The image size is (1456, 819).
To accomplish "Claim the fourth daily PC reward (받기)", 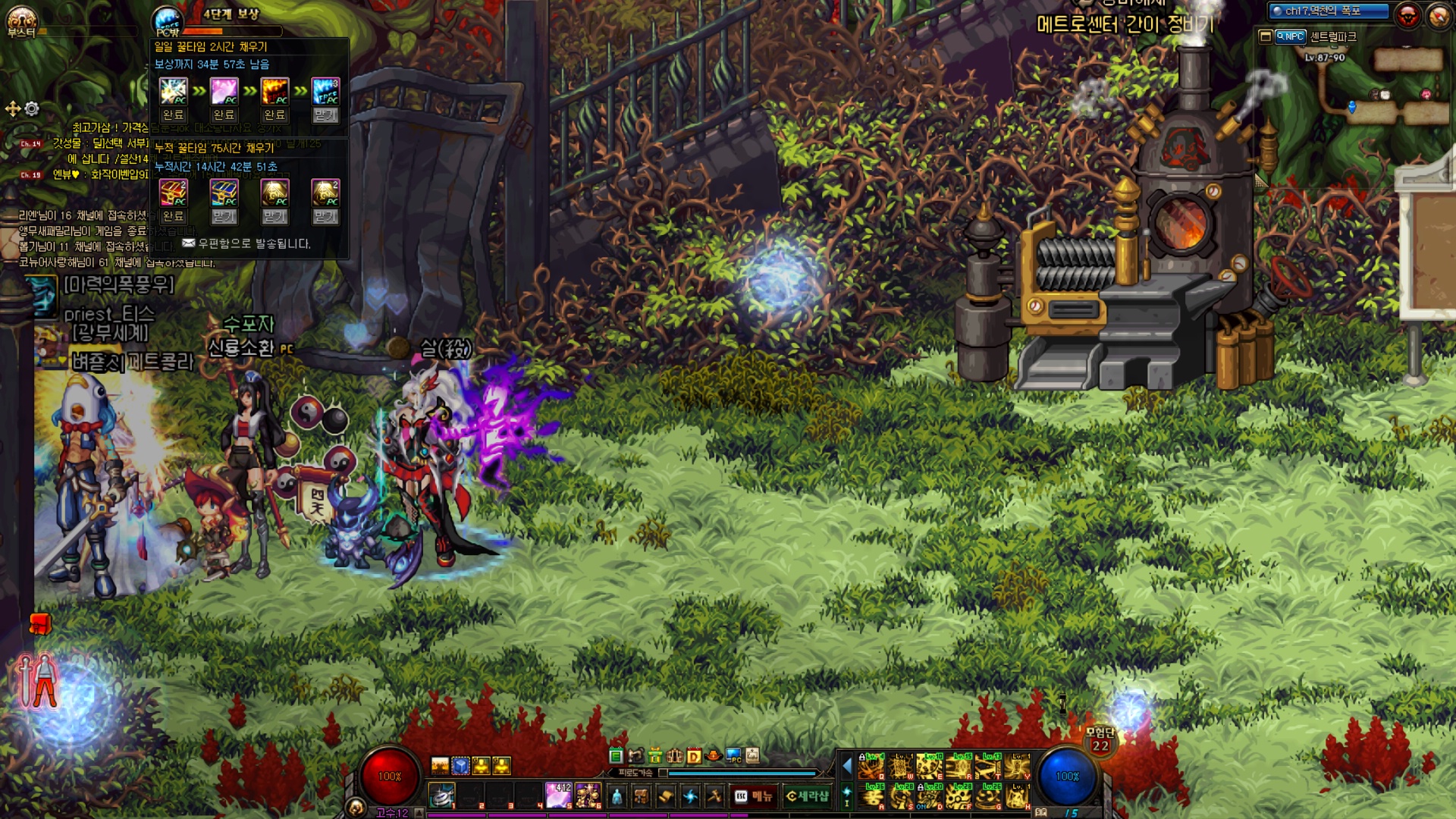I will point(325,115).
